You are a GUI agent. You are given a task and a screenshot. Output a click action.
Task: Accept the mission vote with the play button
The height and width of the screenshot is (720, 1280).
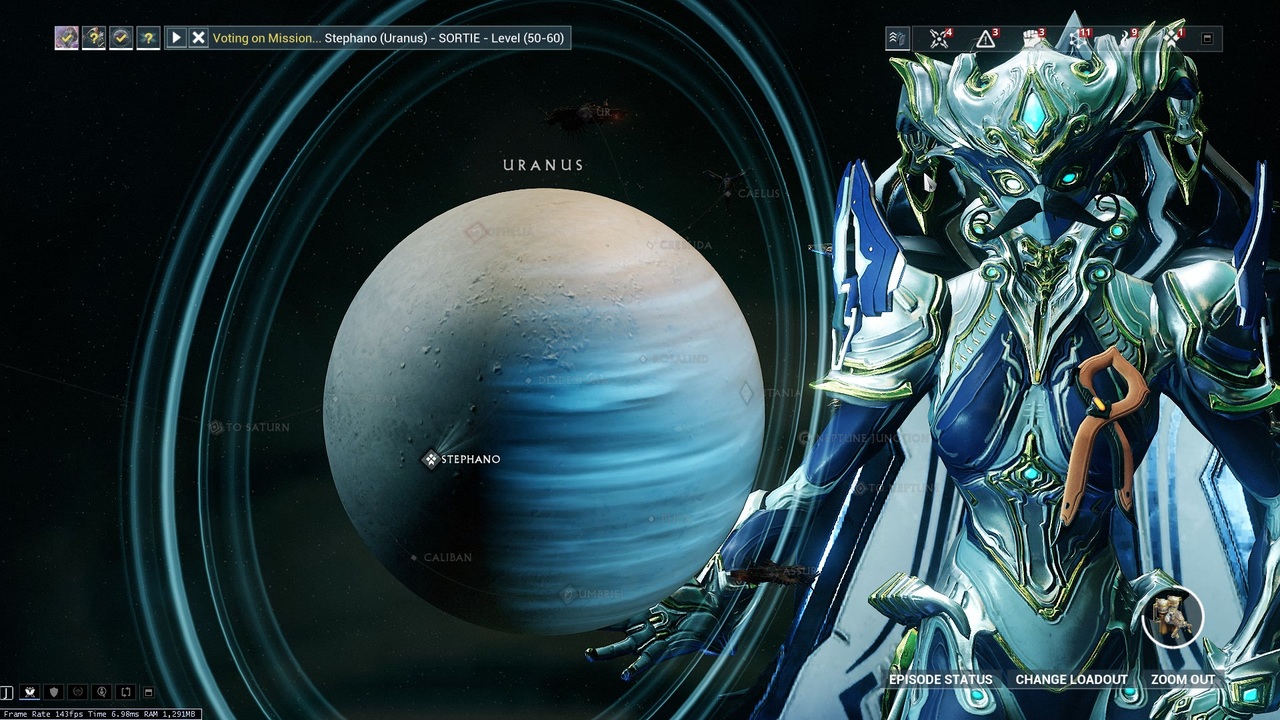pos(176,38)
